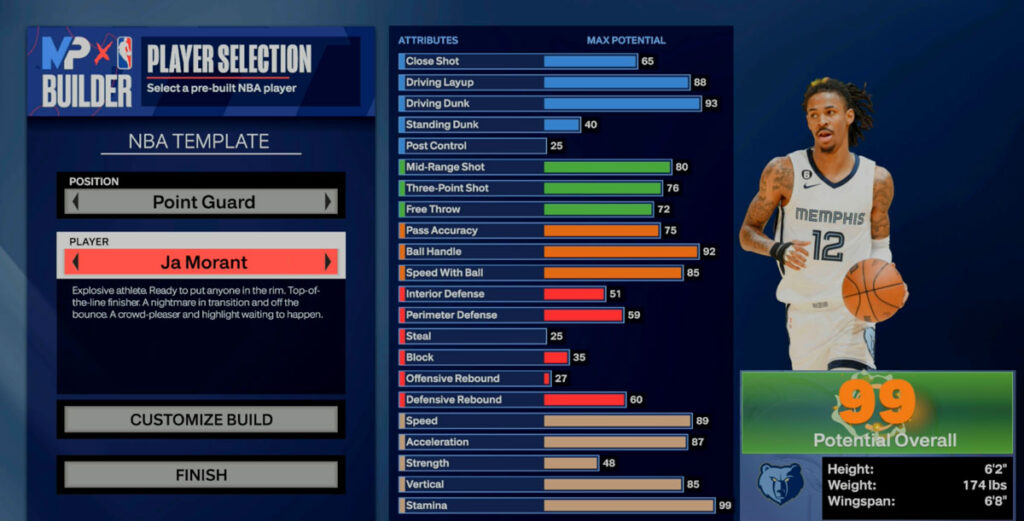Viewport: 1024px width, 521px height.
Task: Go to previous position with left arrow
Action: pyautogui.click(x=76, y=202)
